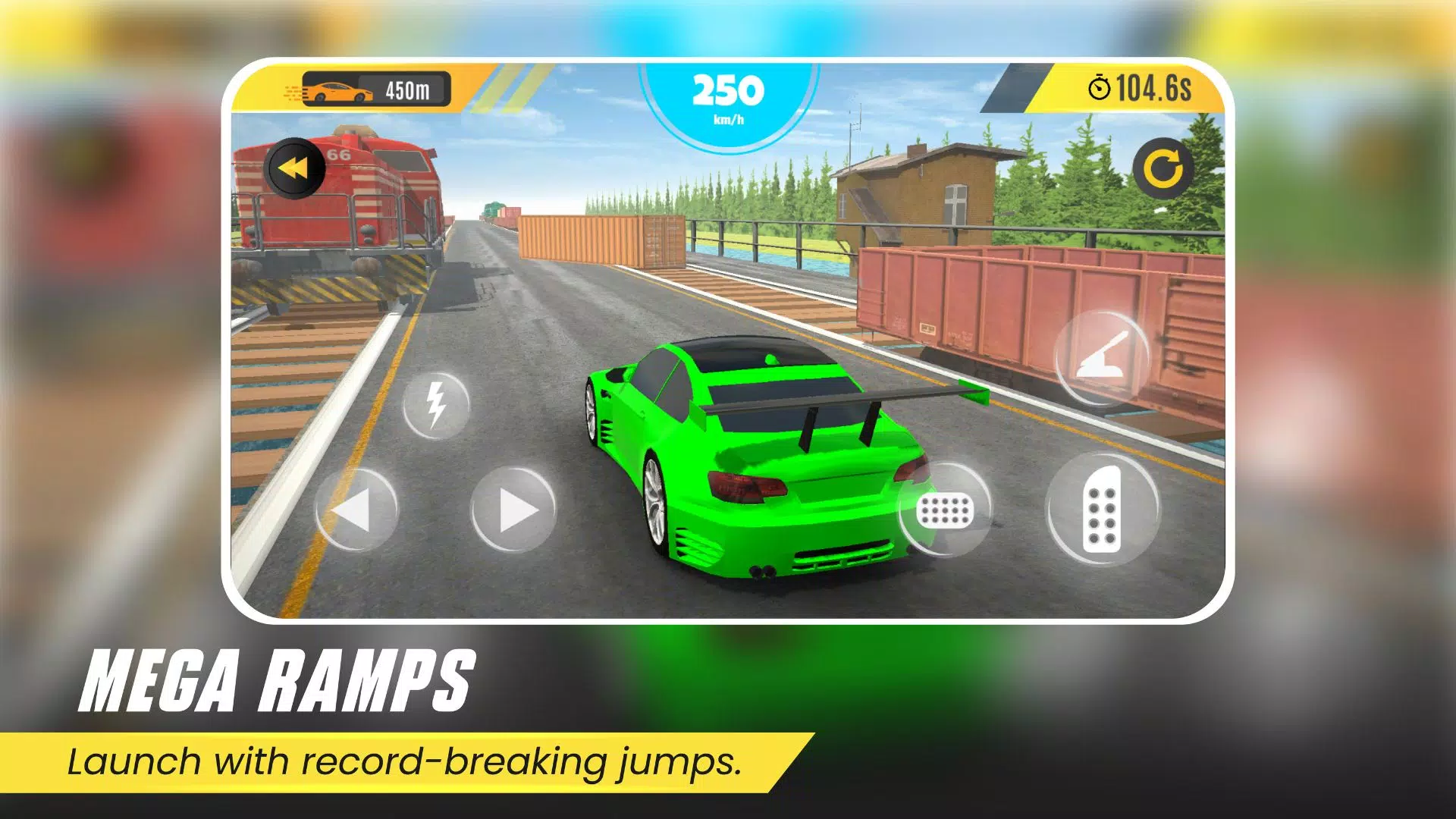Step on the tall gas pedal
The height and width of the screenshot is (819, 1456).
tap(1102, 510)
